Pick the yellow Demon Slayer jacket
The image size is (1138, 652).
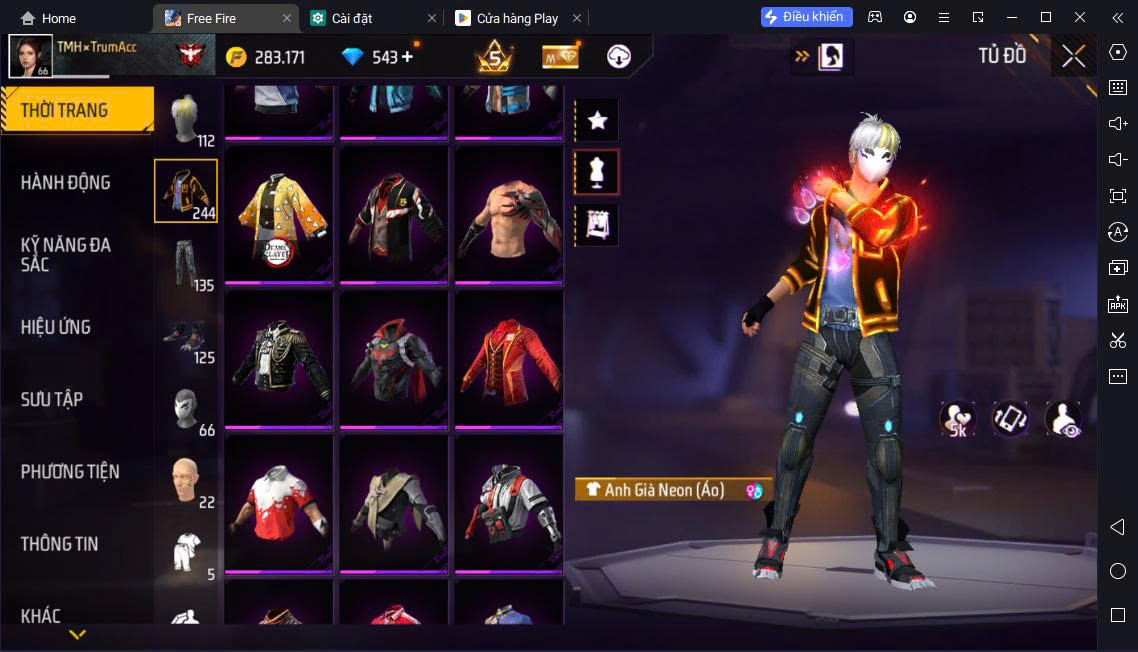point(279,214)
